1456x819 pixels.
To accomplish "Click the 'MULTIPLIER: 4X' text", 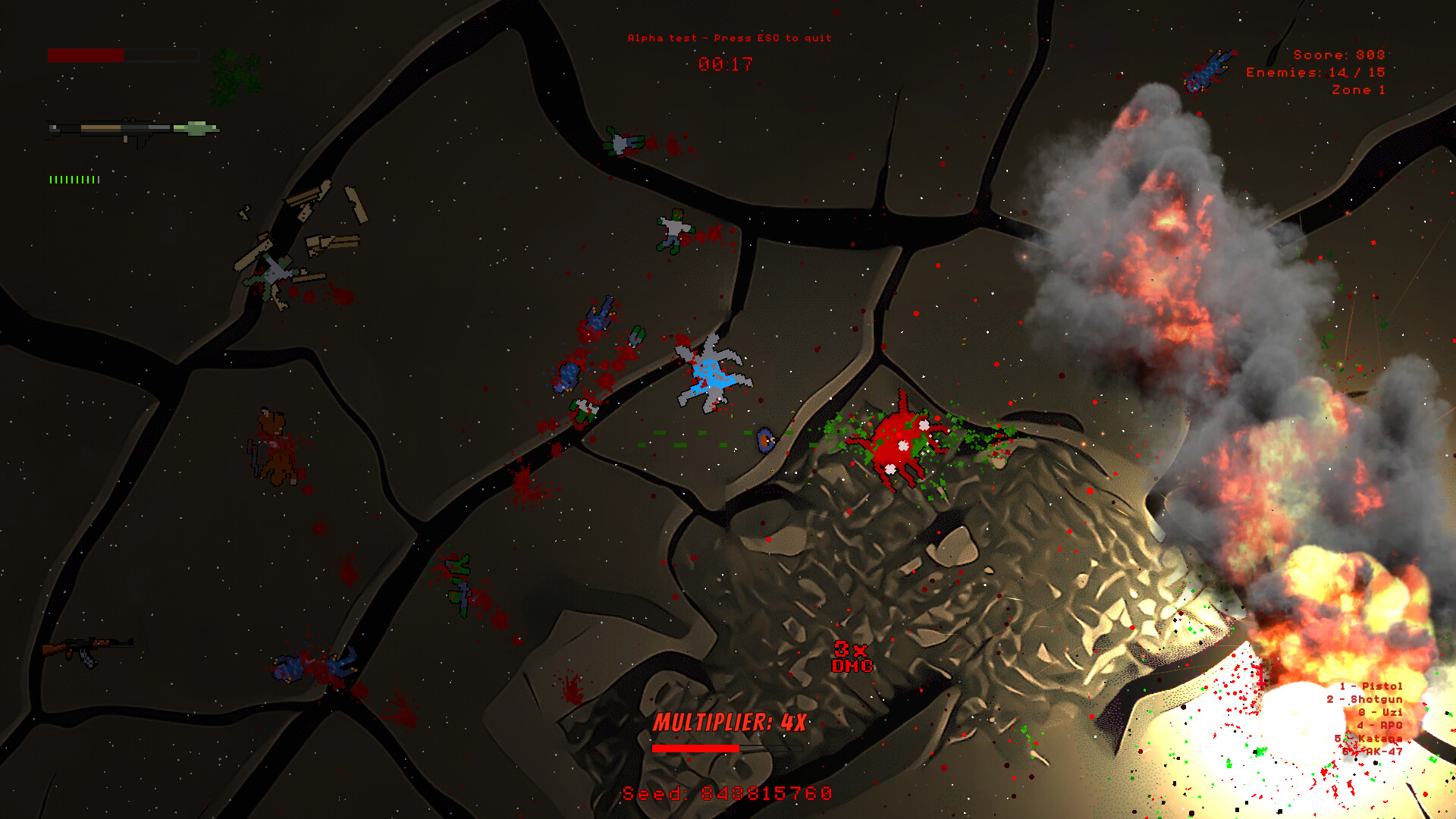I will pyautogui.click(x=730, y=723).
